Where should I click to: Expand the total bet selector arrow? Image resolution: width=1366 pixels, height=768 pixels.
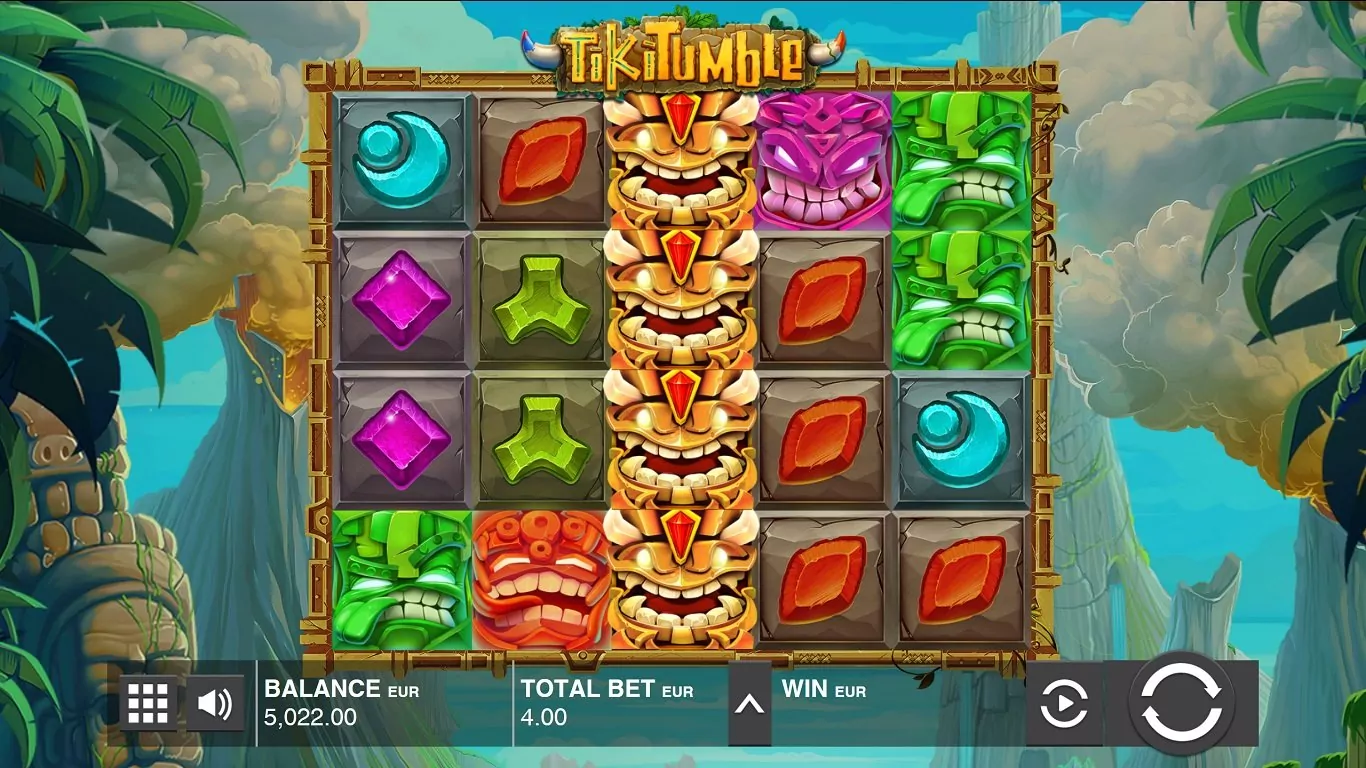[749, 705]
